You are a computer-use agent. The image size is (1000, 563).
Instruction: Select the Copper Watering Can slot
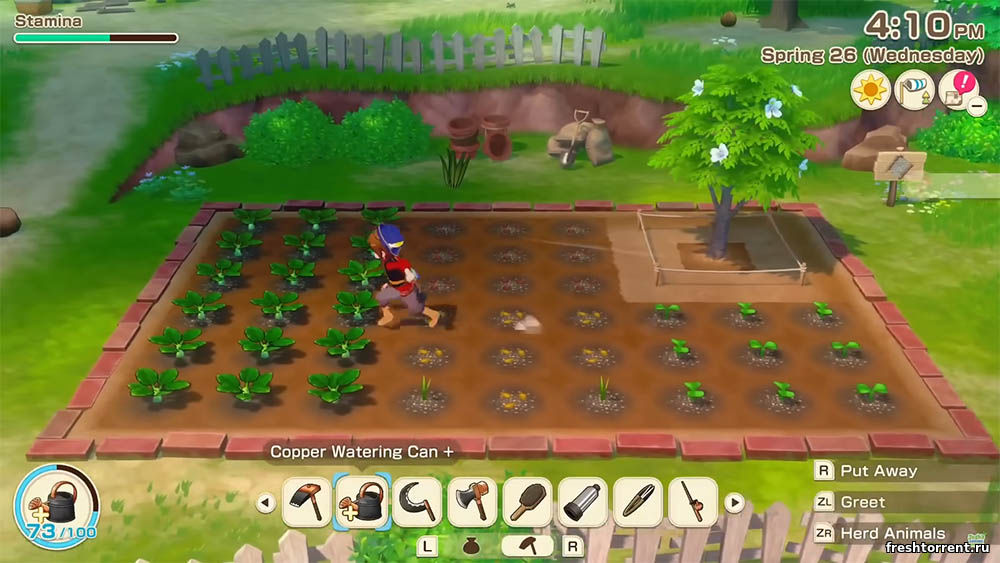click(x=362, y=502)
